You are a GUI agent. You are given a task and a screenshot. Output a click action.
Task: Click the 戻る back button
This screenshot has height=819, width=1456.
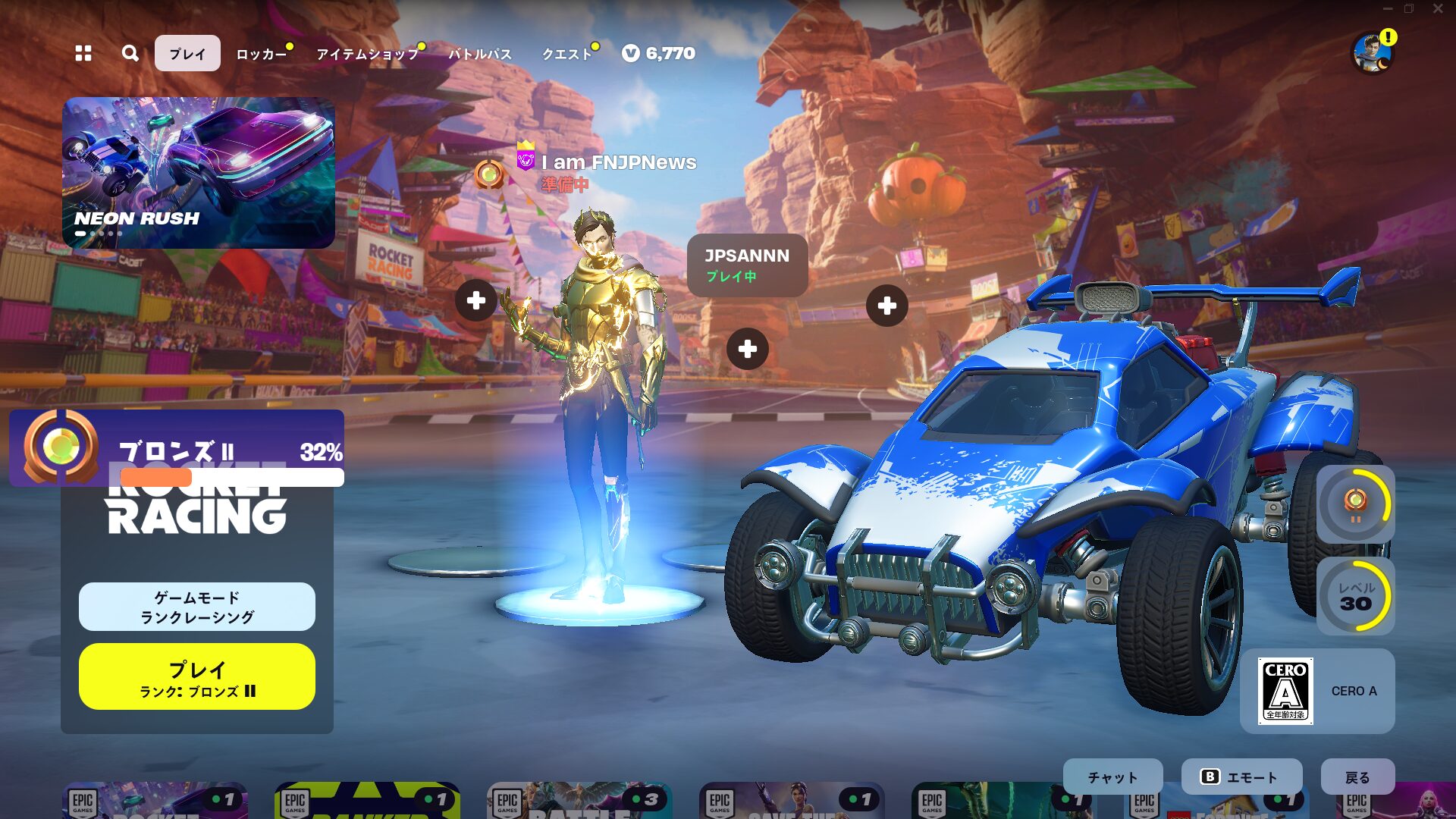pyautogui.click(x=1357, y=777)
